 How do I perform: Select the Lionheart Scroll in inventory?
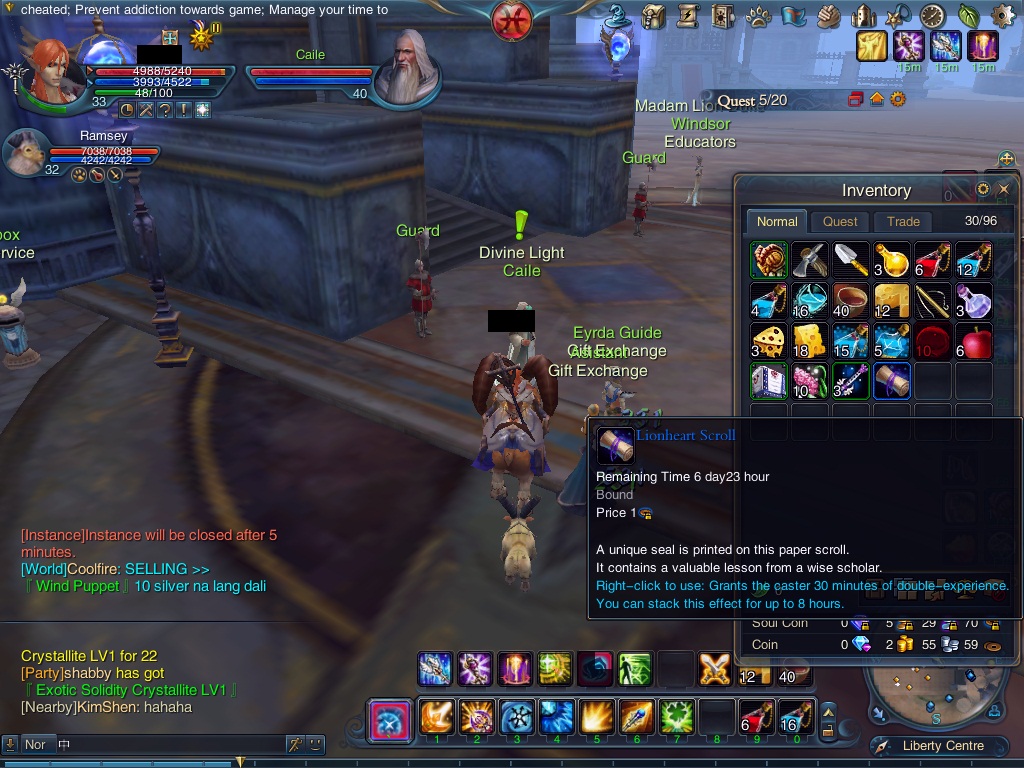(892, 381)
